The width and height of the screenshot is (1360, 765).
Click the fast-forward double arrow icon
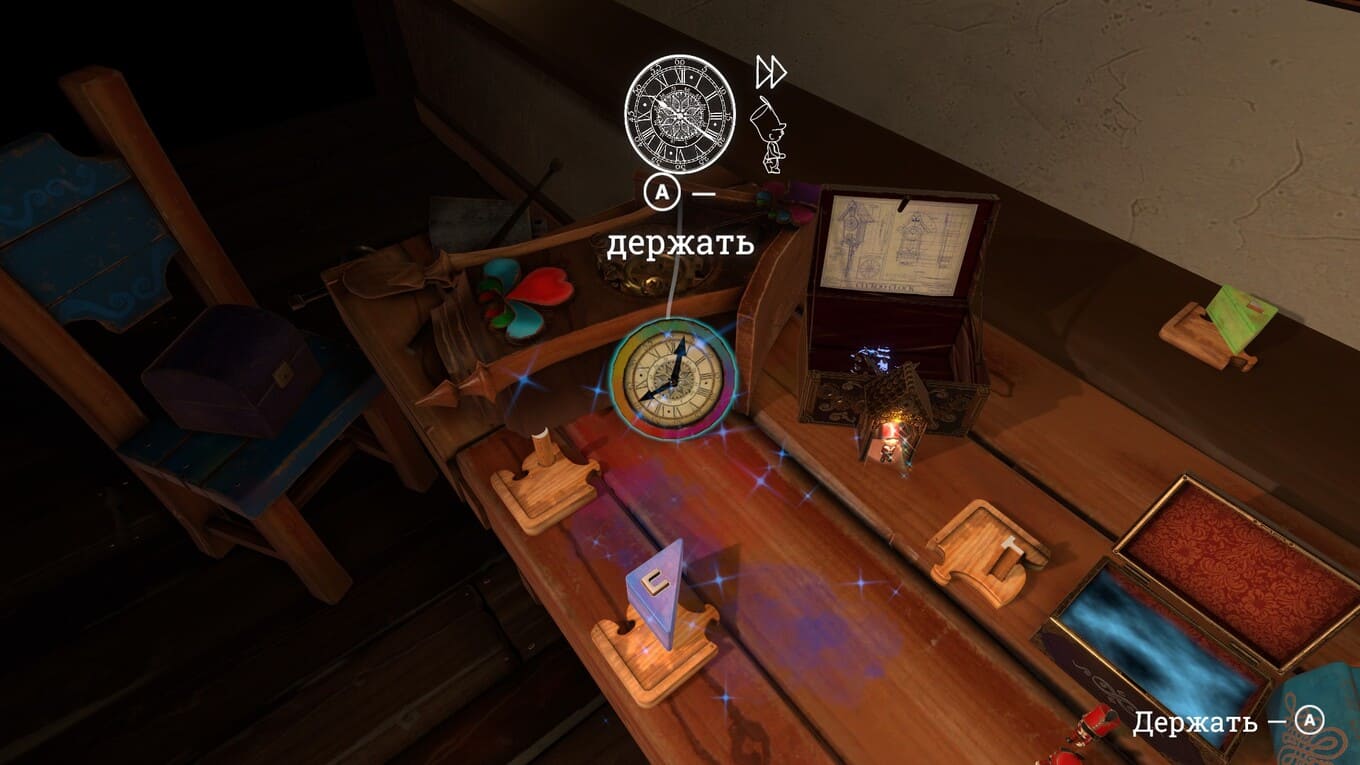click(x=770, y=72)
